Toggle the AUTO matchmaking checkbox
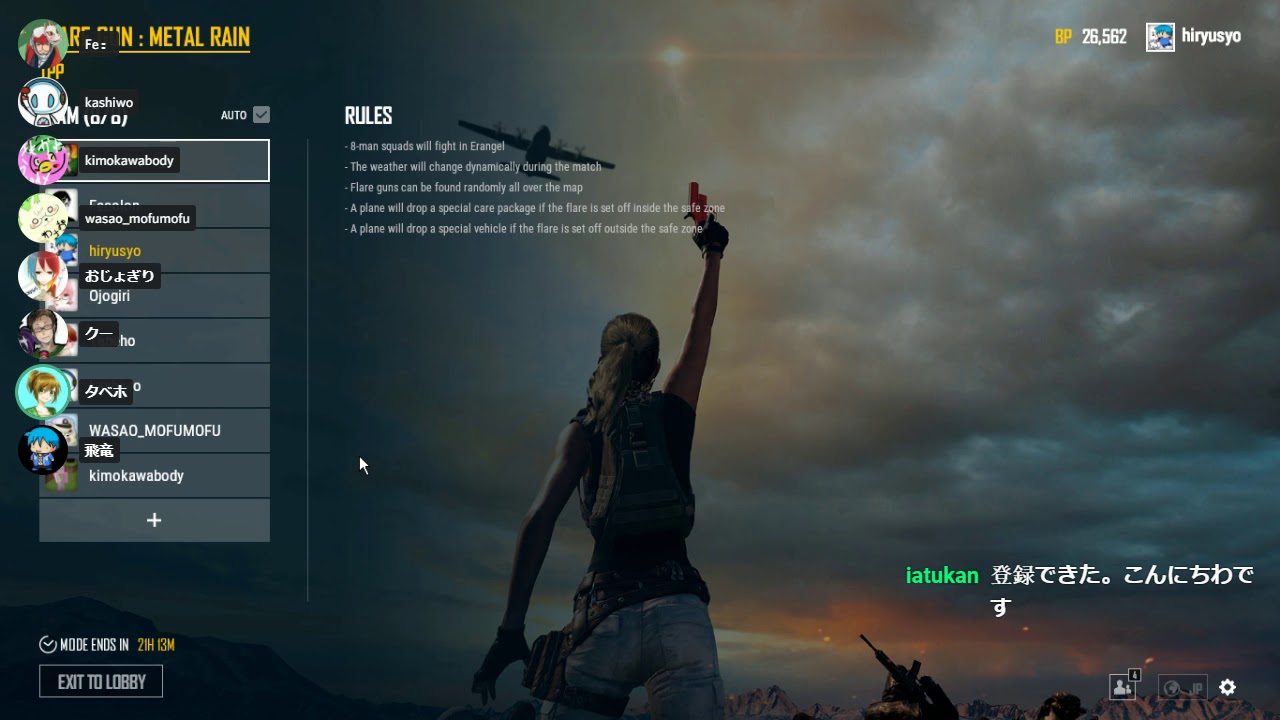 click(259, 114)
